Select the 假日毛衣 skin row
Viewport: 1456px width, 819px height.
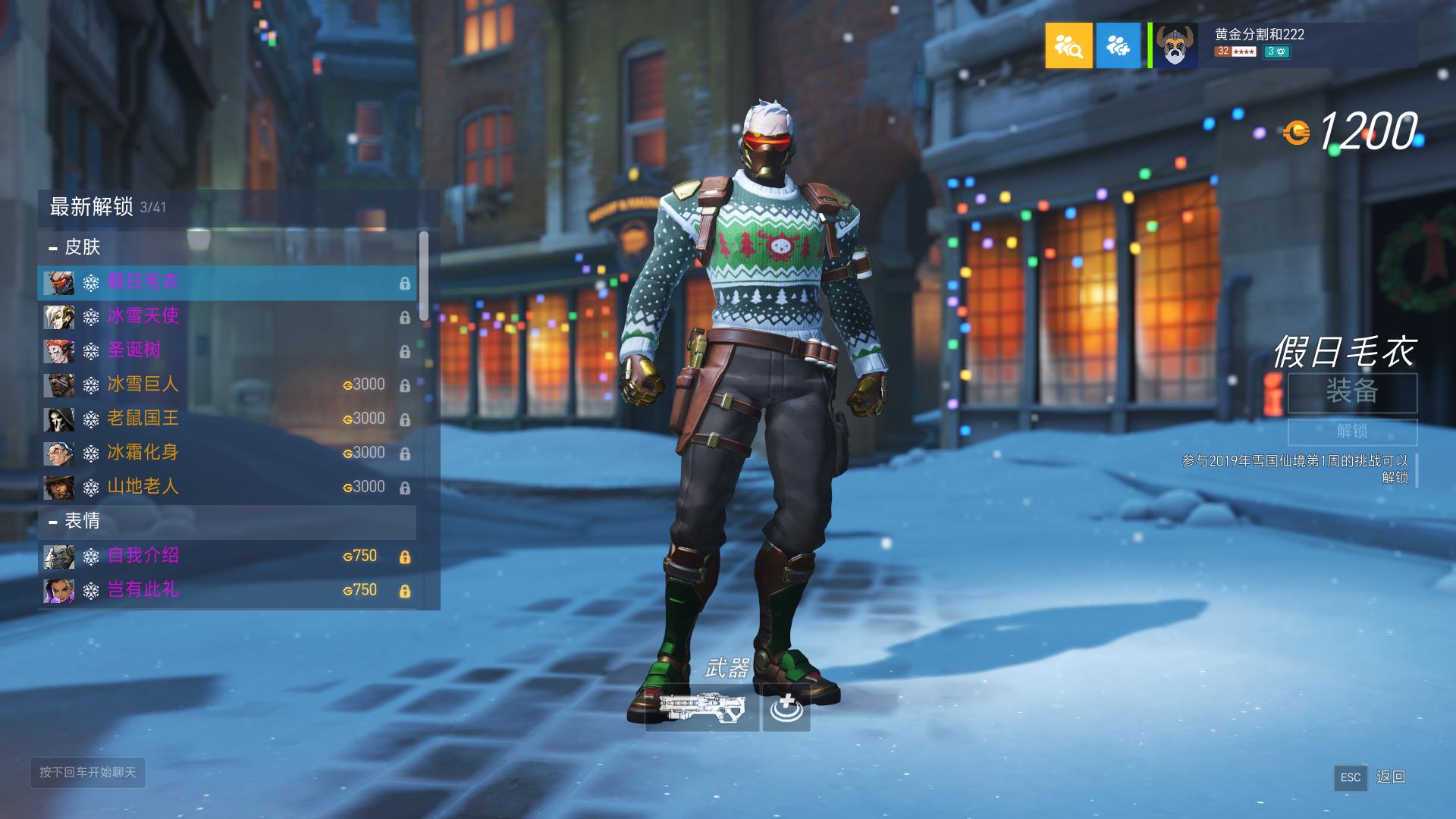(x=227, y=283)
